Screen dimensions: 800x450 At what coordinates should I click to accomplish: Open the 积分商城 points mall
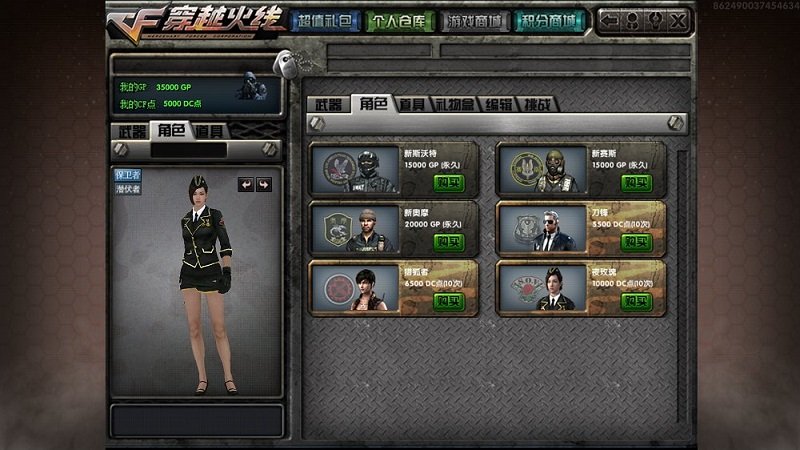tap(551, 20)
